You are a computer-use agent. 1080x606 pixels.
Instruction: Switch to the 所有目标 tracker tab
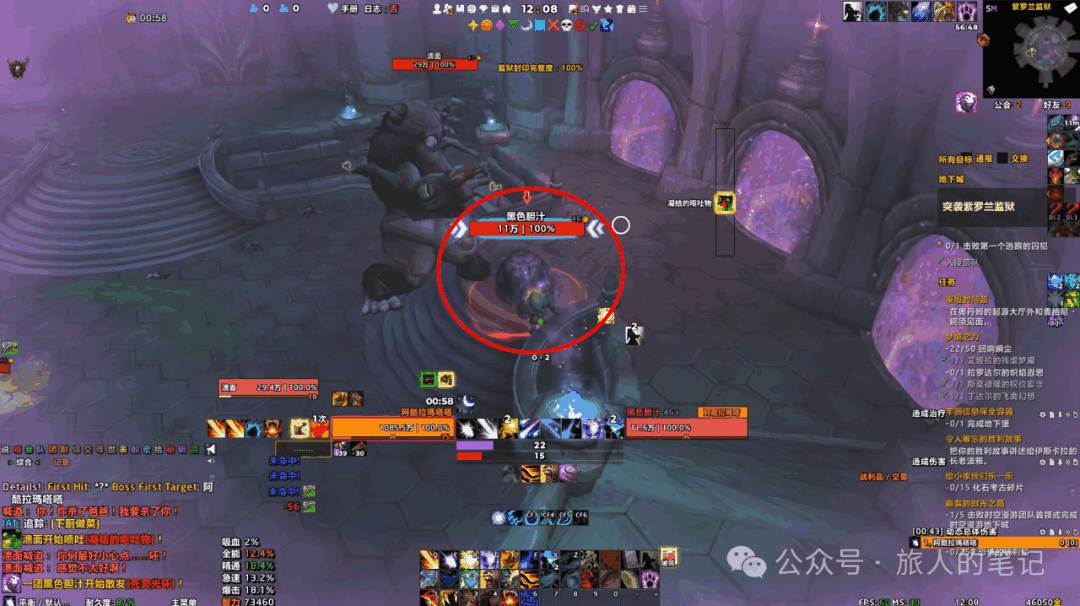pos(954,159)
